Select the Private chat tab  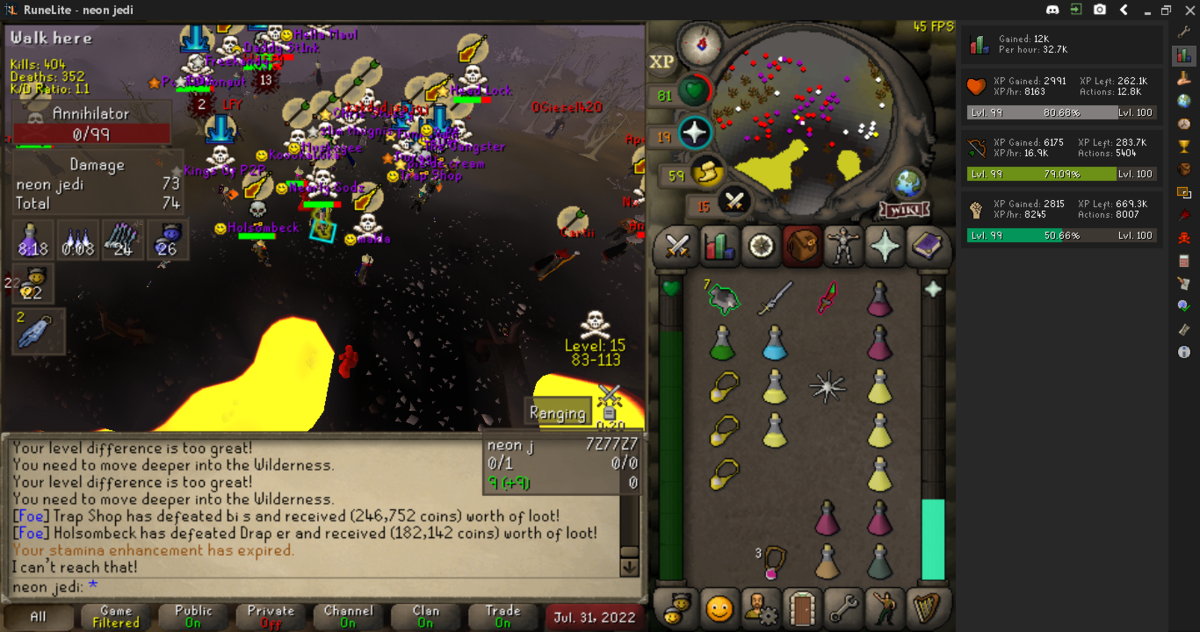(x=271, y=617)
